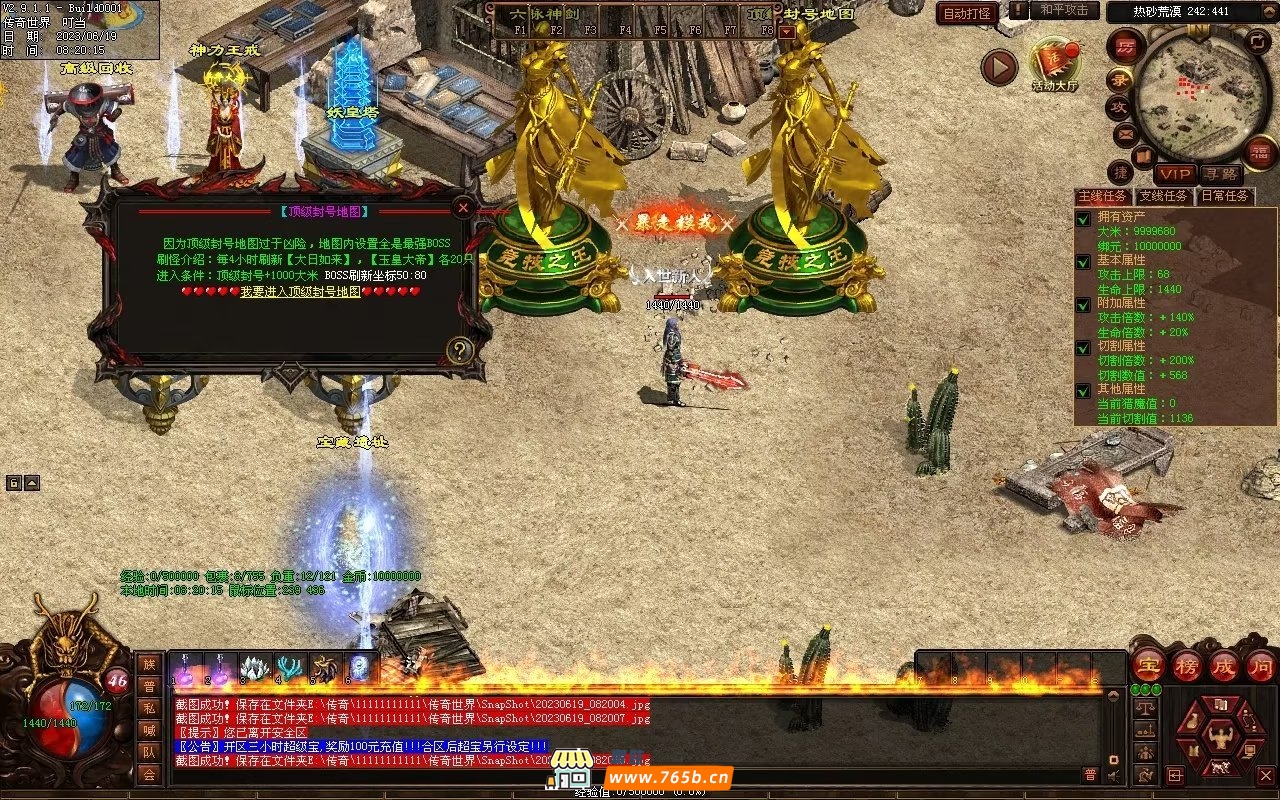The image size is (1280, 800).
Task: Switch to the 日常任务 tab
Action: coord(1224,196)
